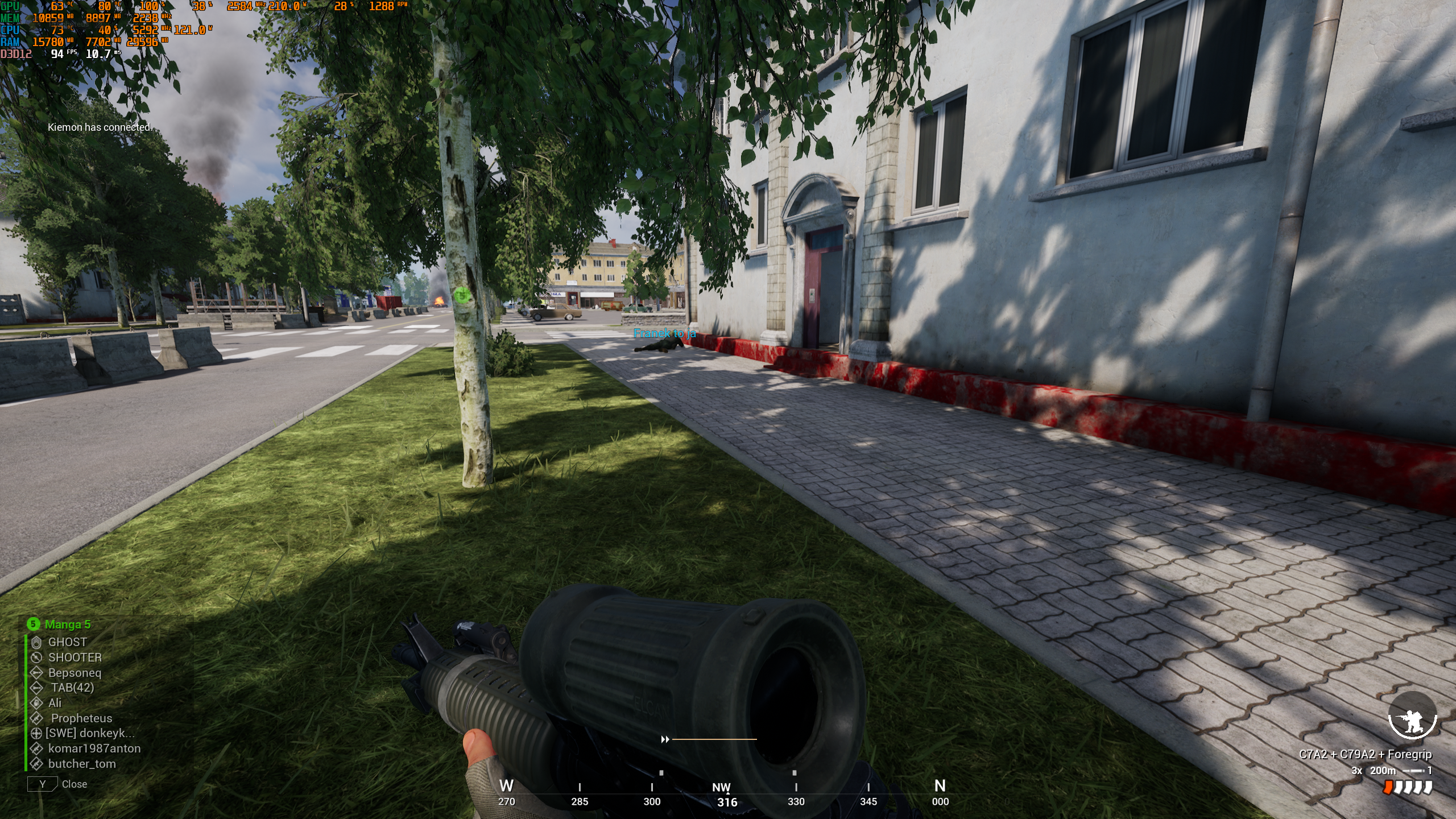
Task: Select the Manga 5 squad header
Action: (x=67, y=624)
